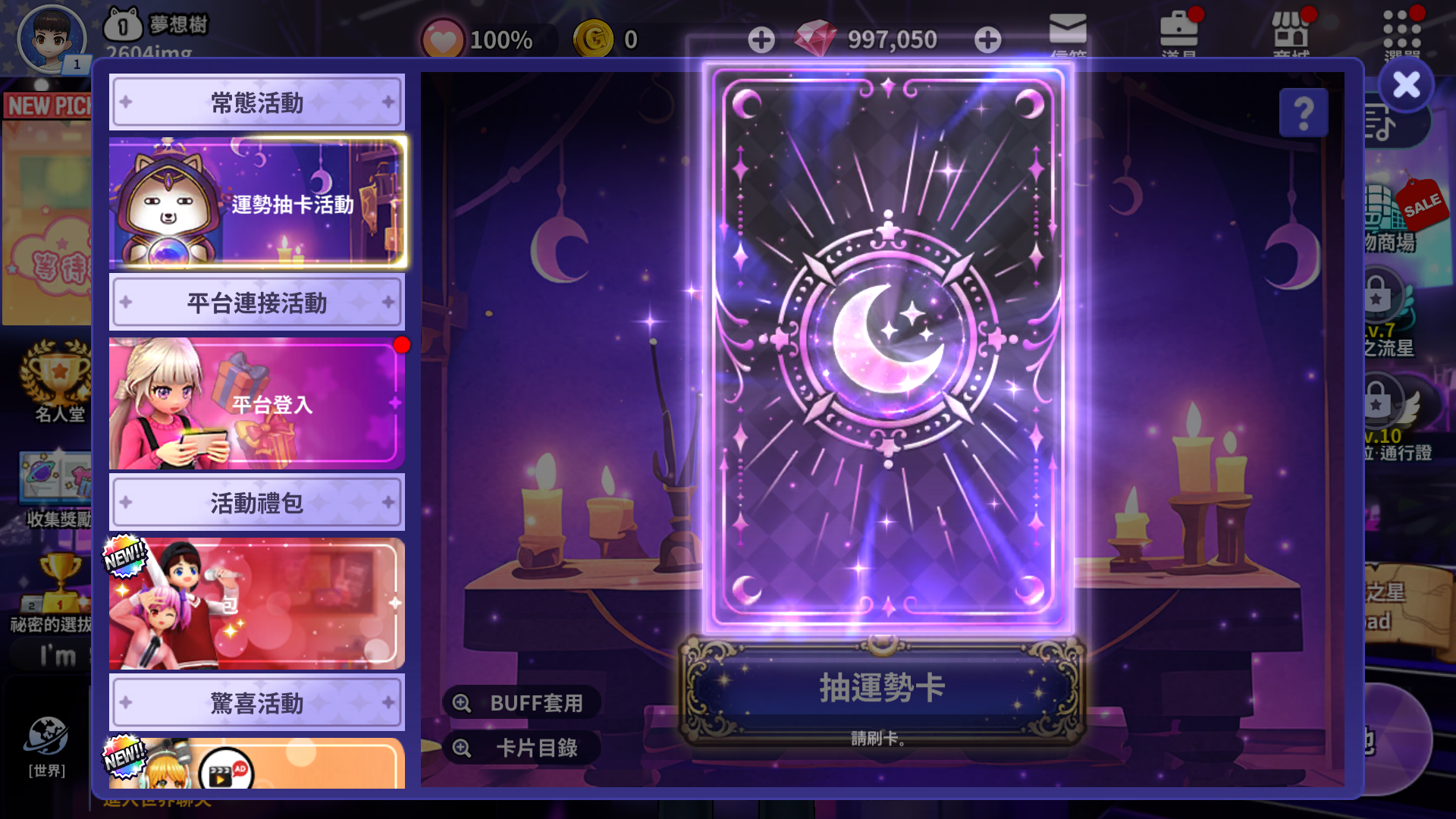Open the briefcase items icon
The image size is (1456, 819).
click(1178, 32)
